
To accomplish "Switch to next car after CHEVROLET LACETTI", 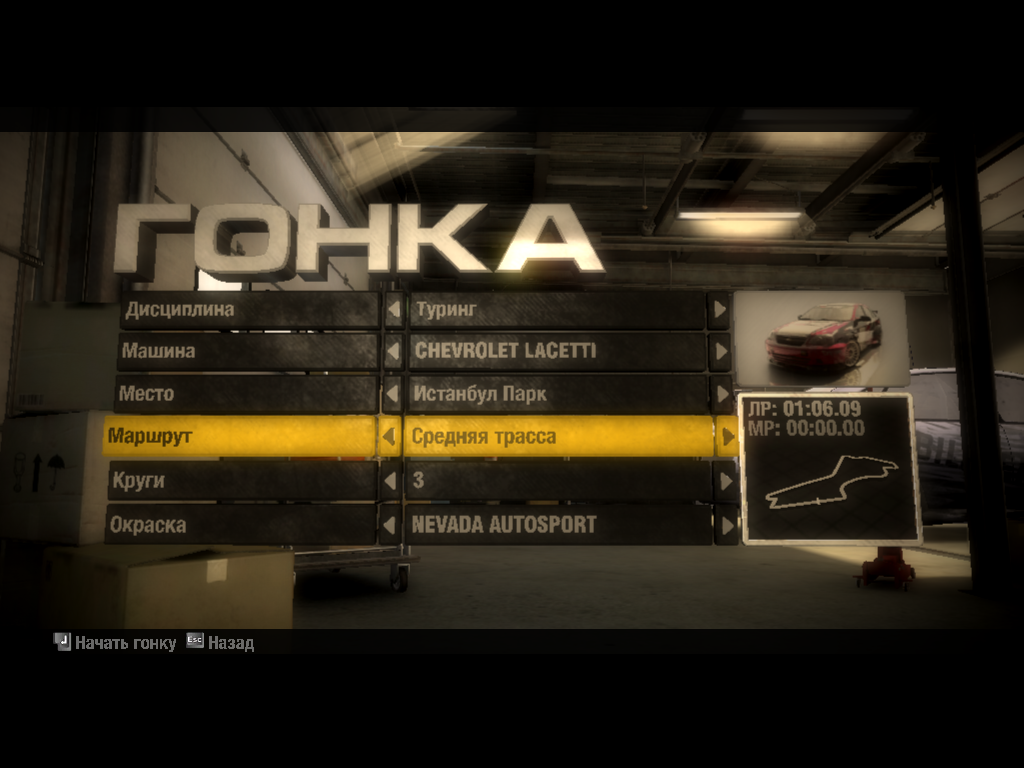I will [x=719, y=352].
